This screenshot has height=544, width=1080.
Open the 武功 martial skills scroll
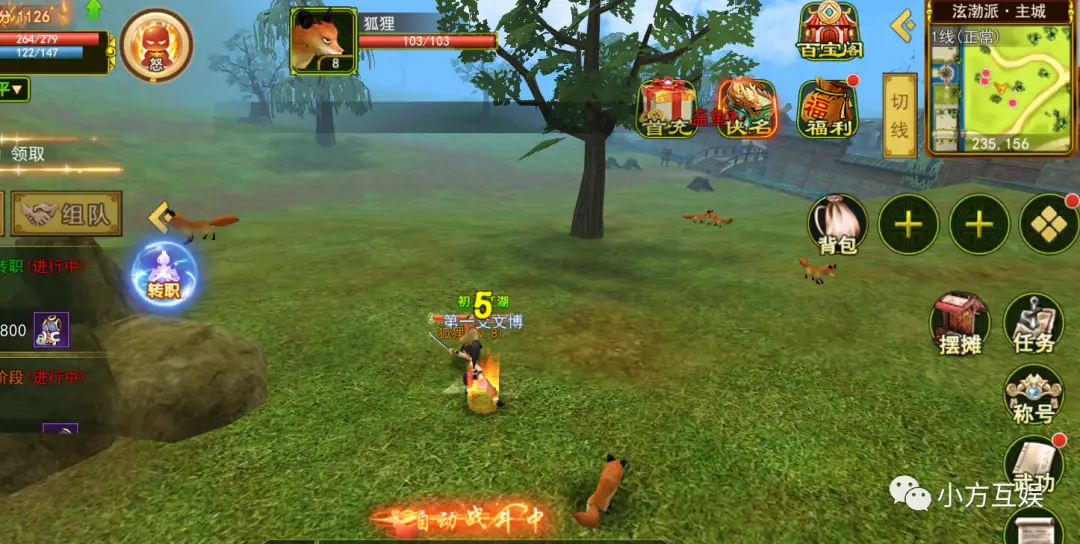pos(1033,466)
